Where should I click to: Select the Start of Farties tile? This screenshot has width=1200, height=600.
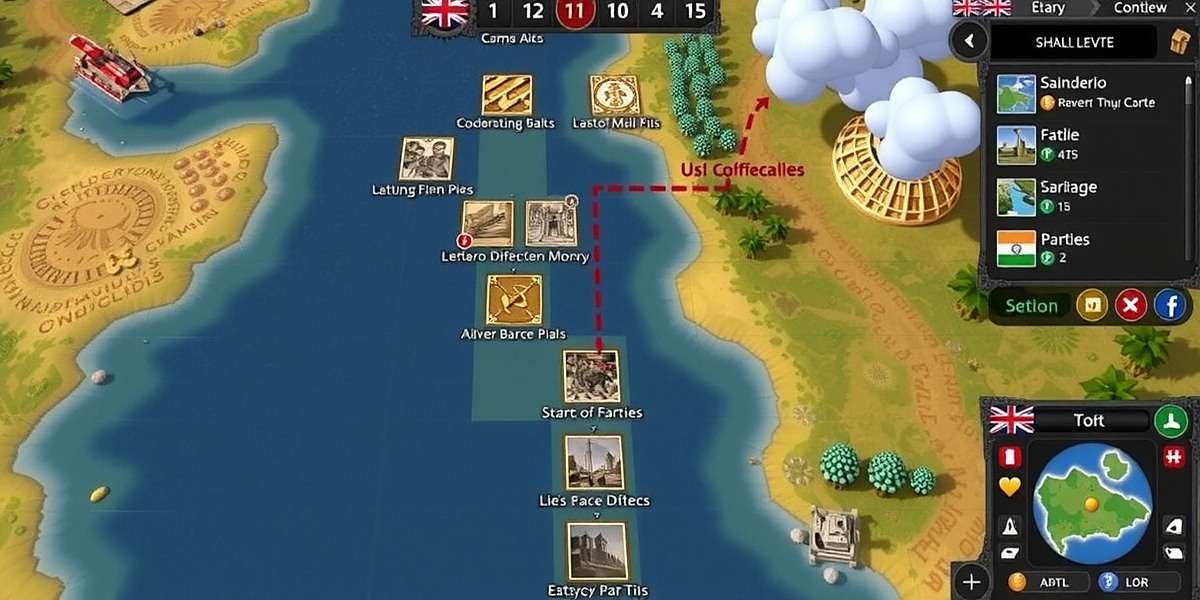pyautogui.click(x=591, y=376)
